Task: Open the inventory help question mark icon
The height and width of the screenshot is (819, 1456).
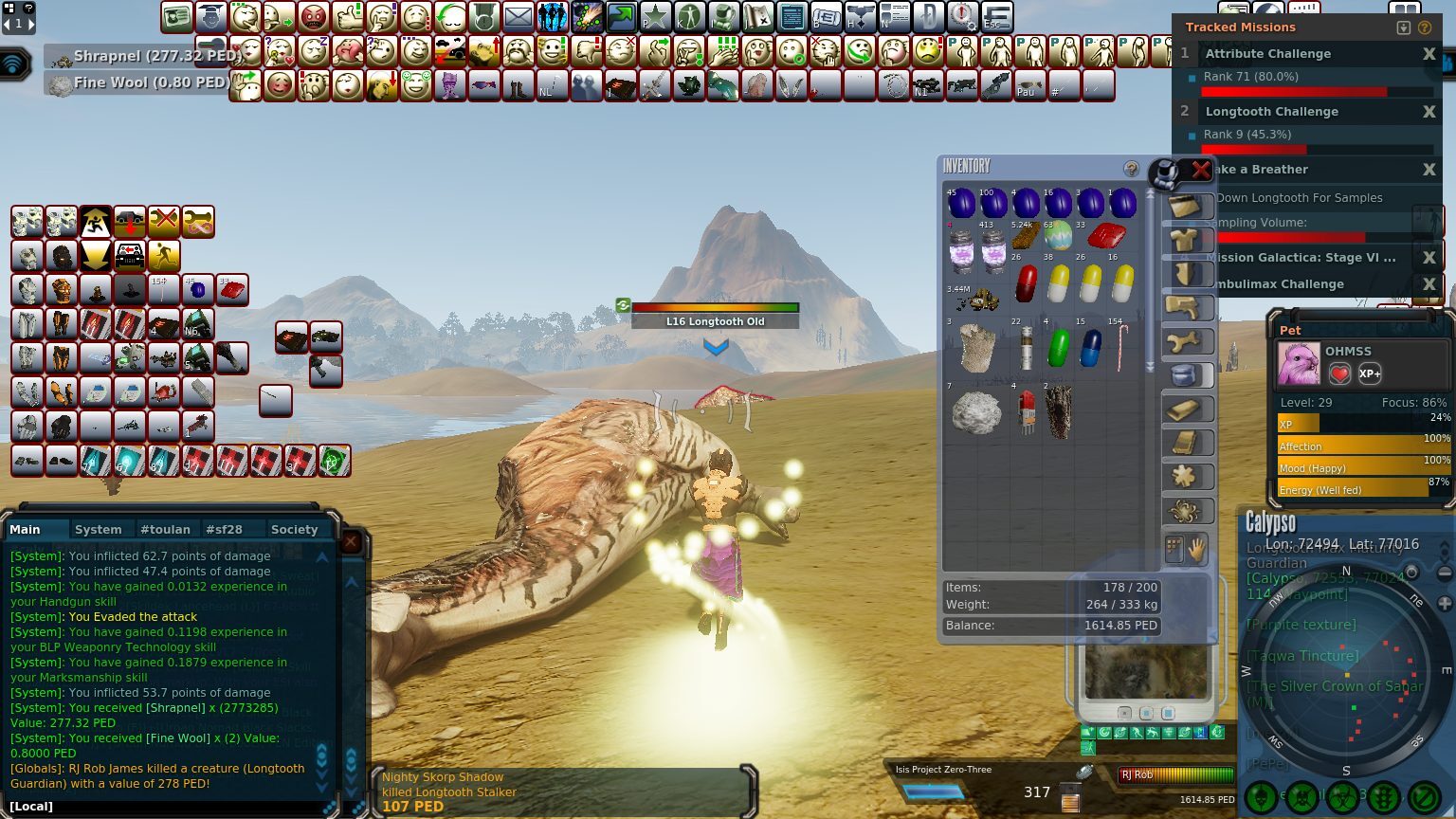Action: (x=1132, y=167)
